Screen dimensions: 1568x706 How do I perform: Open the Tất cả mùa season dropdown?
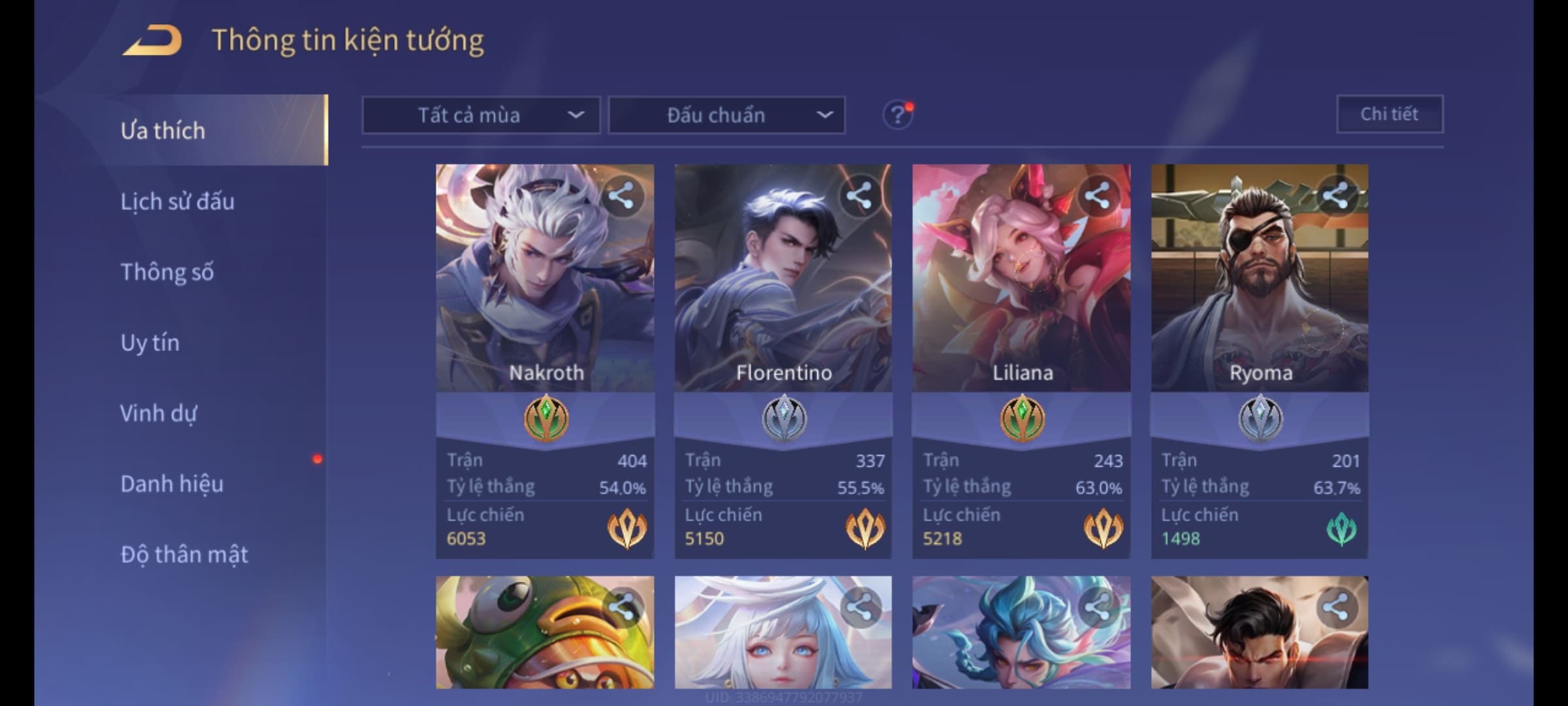tap(481, 115)
